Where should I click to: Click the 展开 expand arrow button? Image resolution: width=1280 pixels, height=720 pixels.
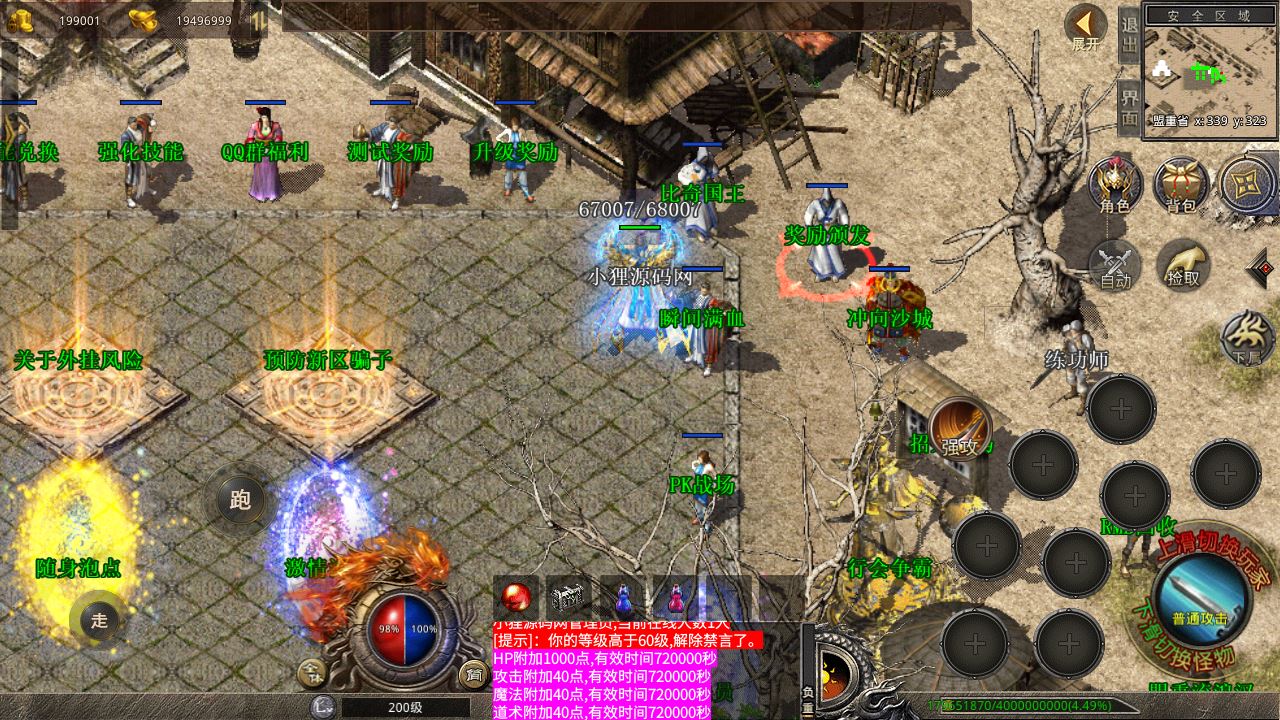pyautogui.click(x=1086, y=28)
